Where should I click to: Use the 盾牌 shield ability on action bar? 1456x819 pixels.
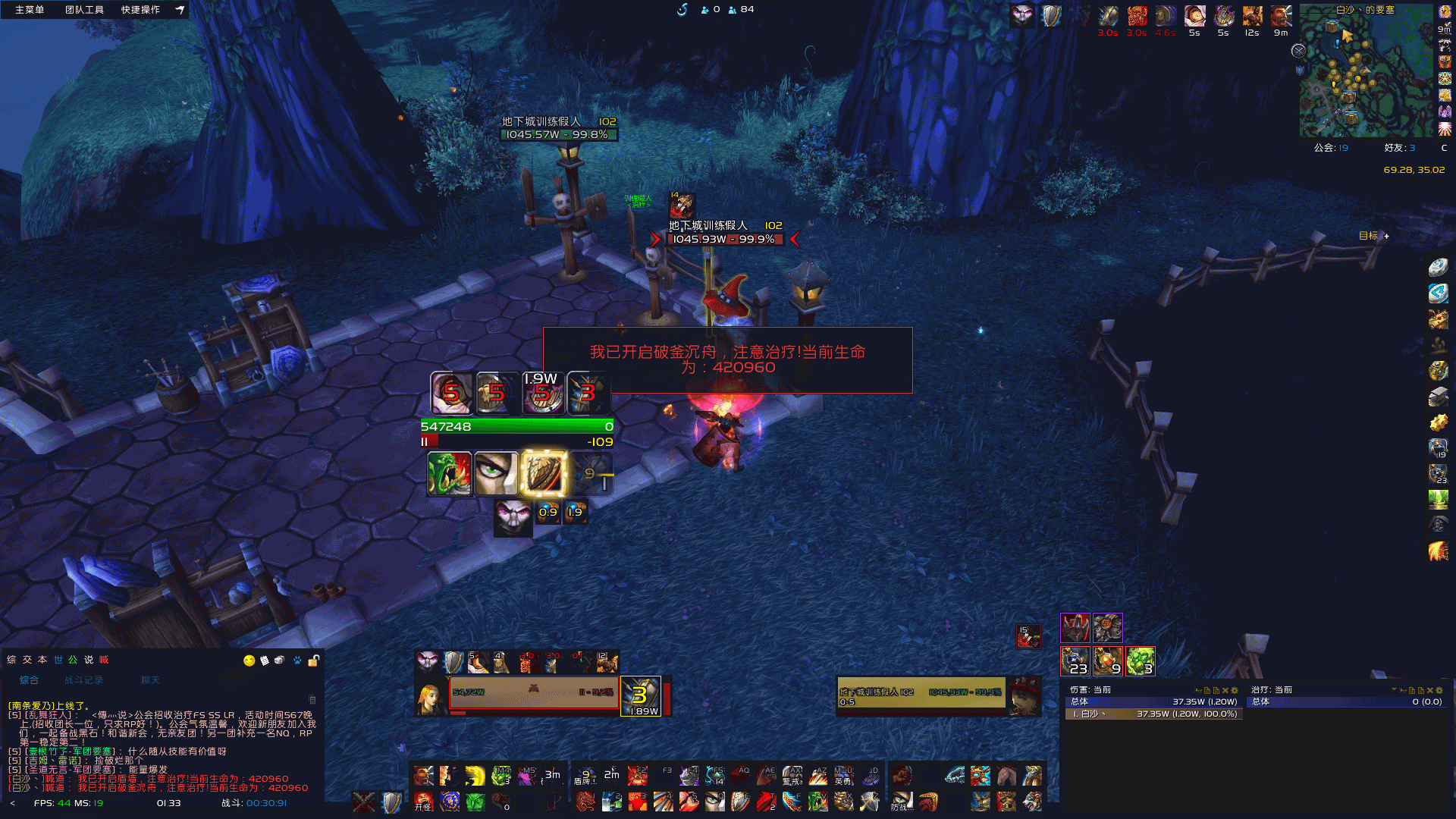coord(585,776)
